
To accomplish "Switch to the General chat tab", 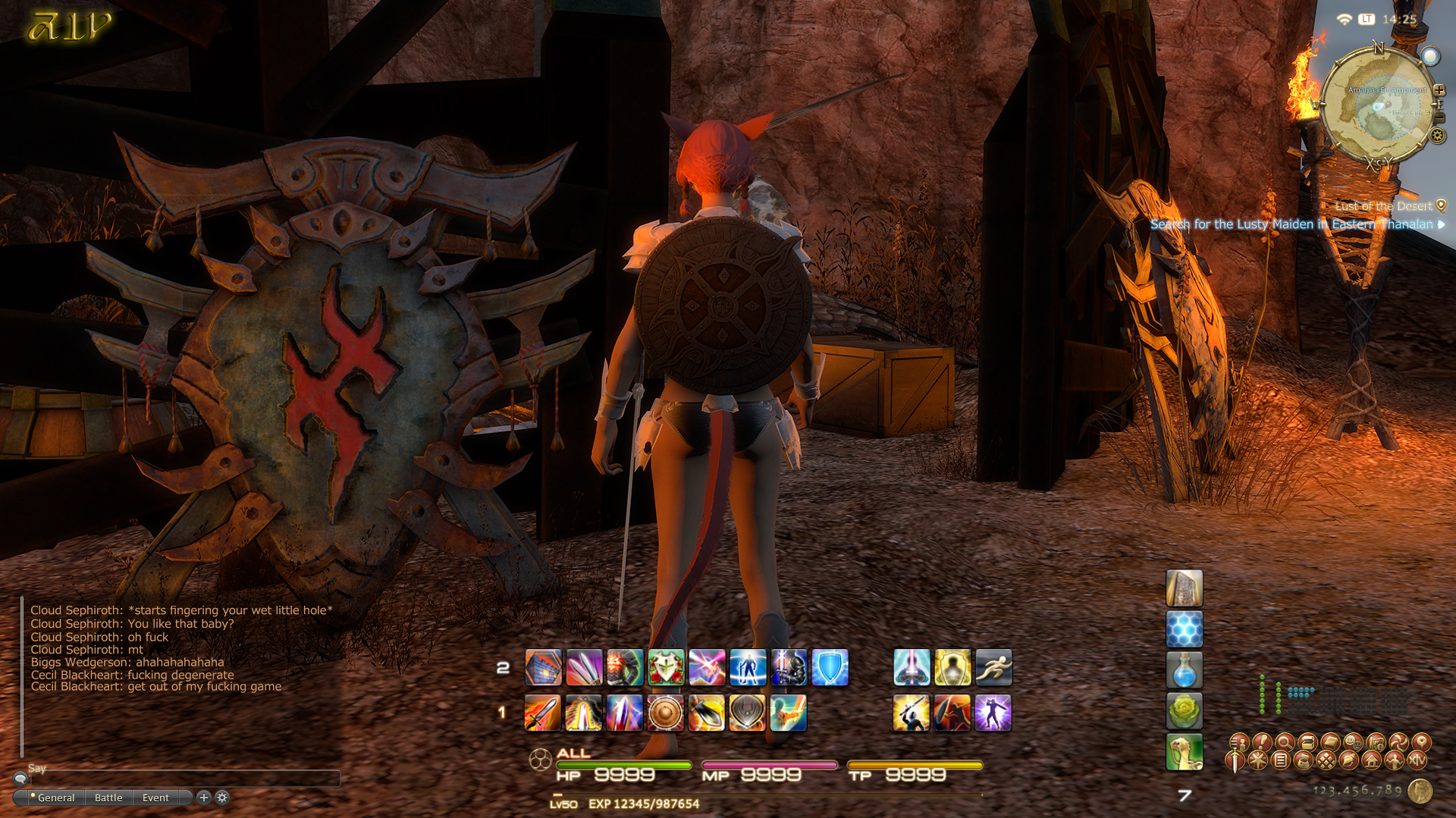I will click(55, 798).
